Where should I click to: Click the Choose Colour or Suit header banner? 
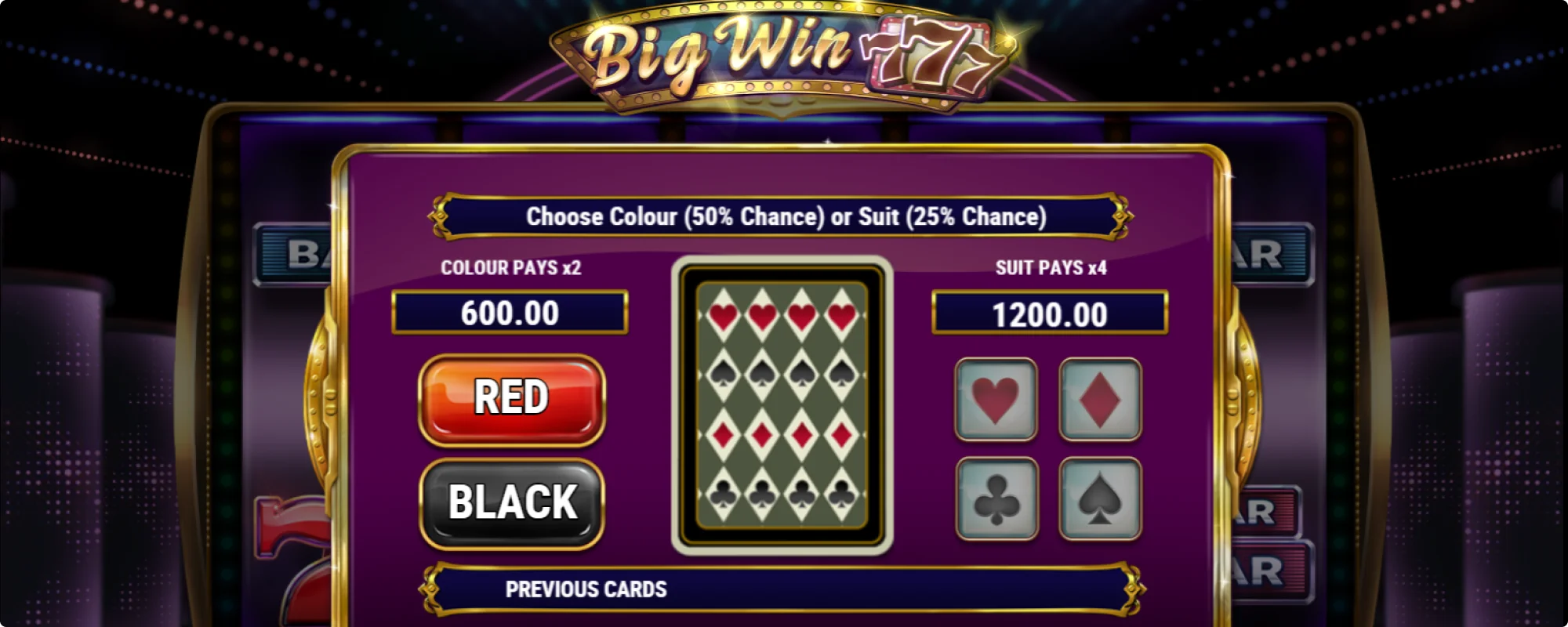[x=784, y=216]
